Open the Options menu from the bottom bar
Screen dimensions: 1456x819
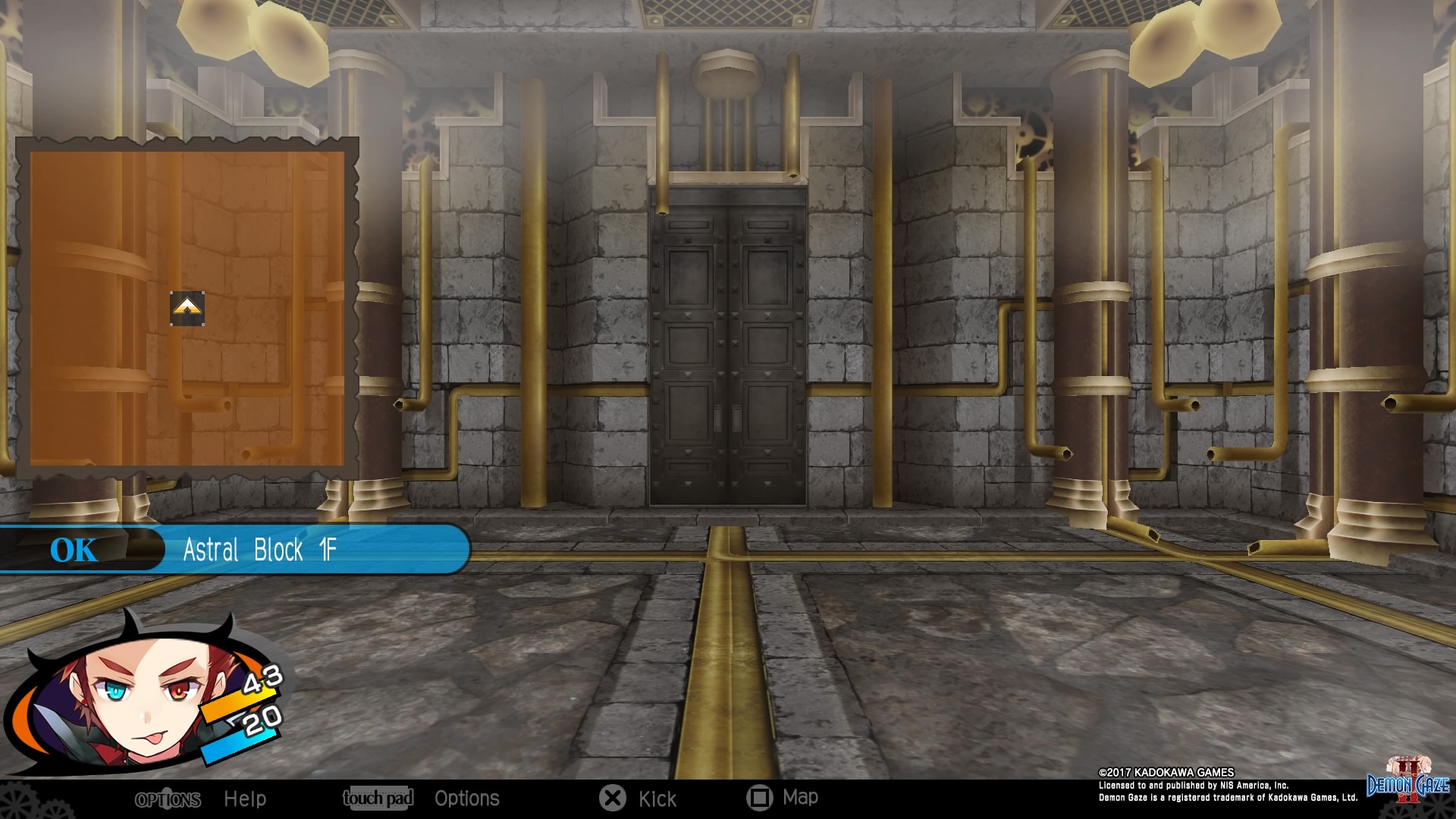[467, 798]
